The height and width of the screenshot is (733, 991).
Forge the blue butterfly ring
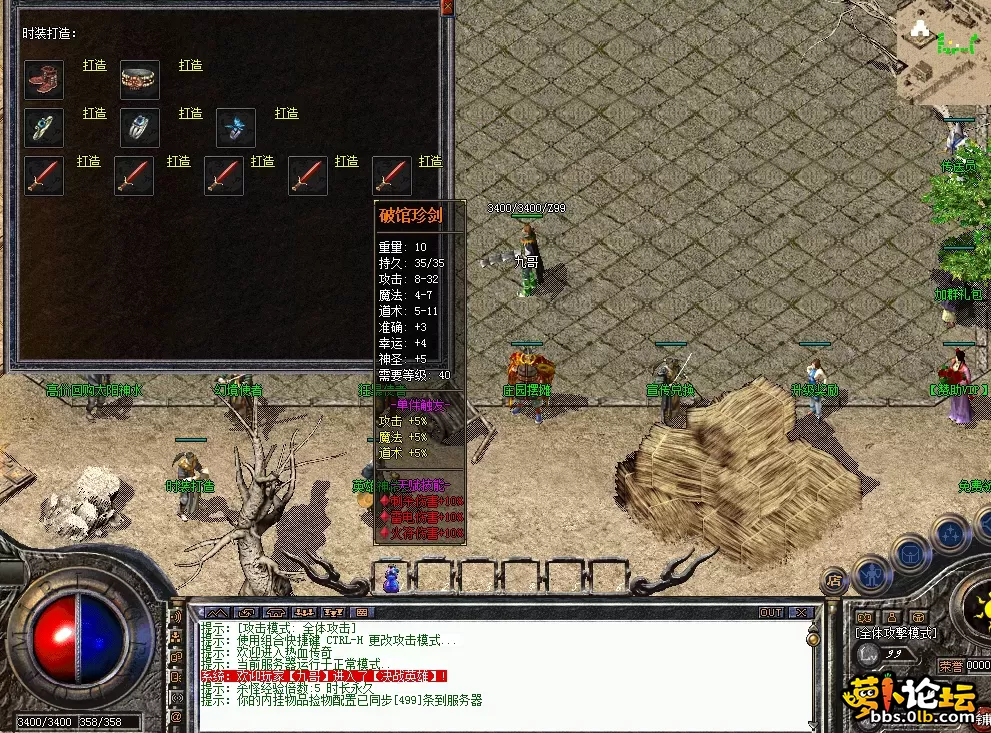click(287, 113)
